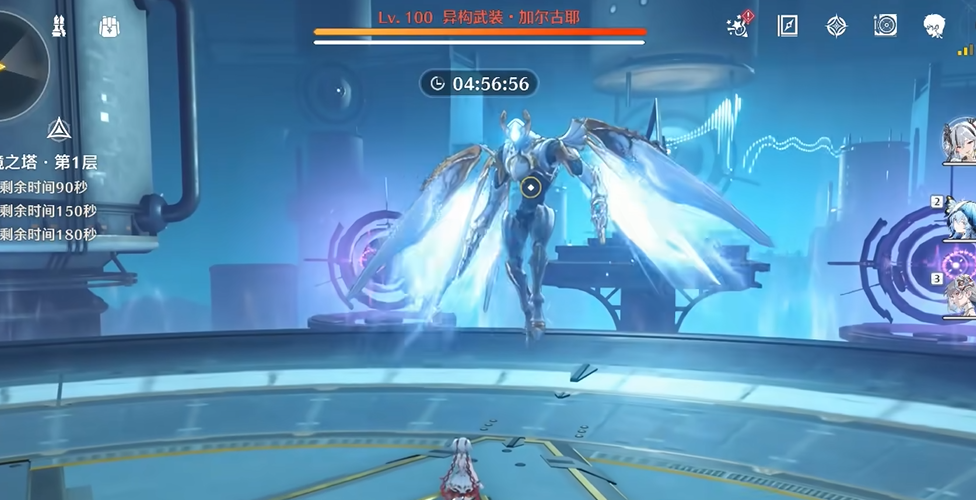Open the backpack inventory
This screenshot has width=976, height=500.
click(110, 27)
